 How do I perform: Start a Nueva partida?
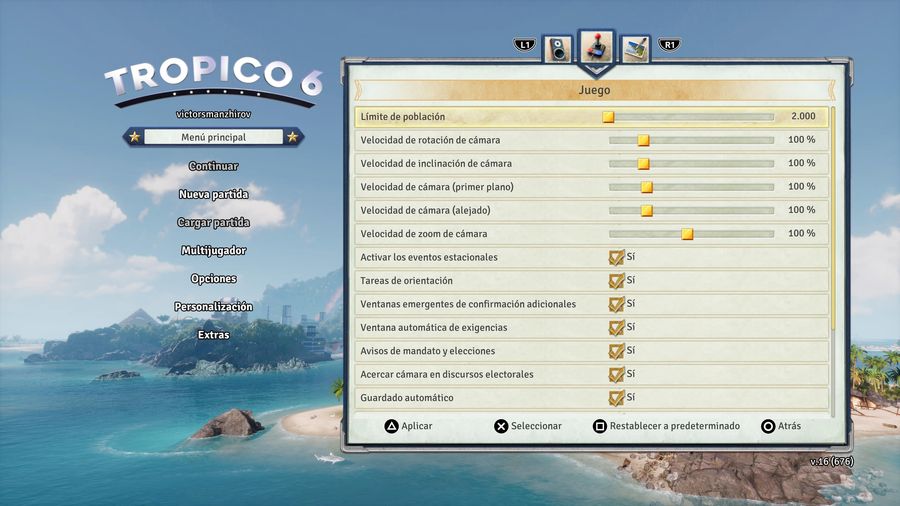[213, 194]
